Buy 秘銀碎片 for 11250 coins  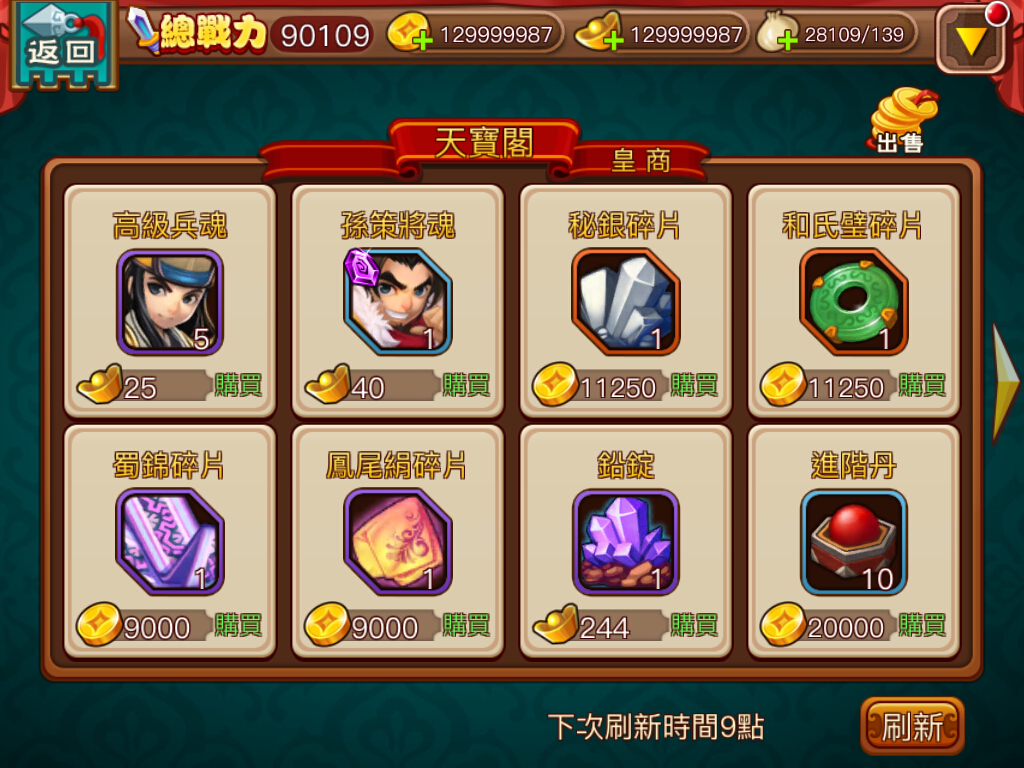(694, 385)
